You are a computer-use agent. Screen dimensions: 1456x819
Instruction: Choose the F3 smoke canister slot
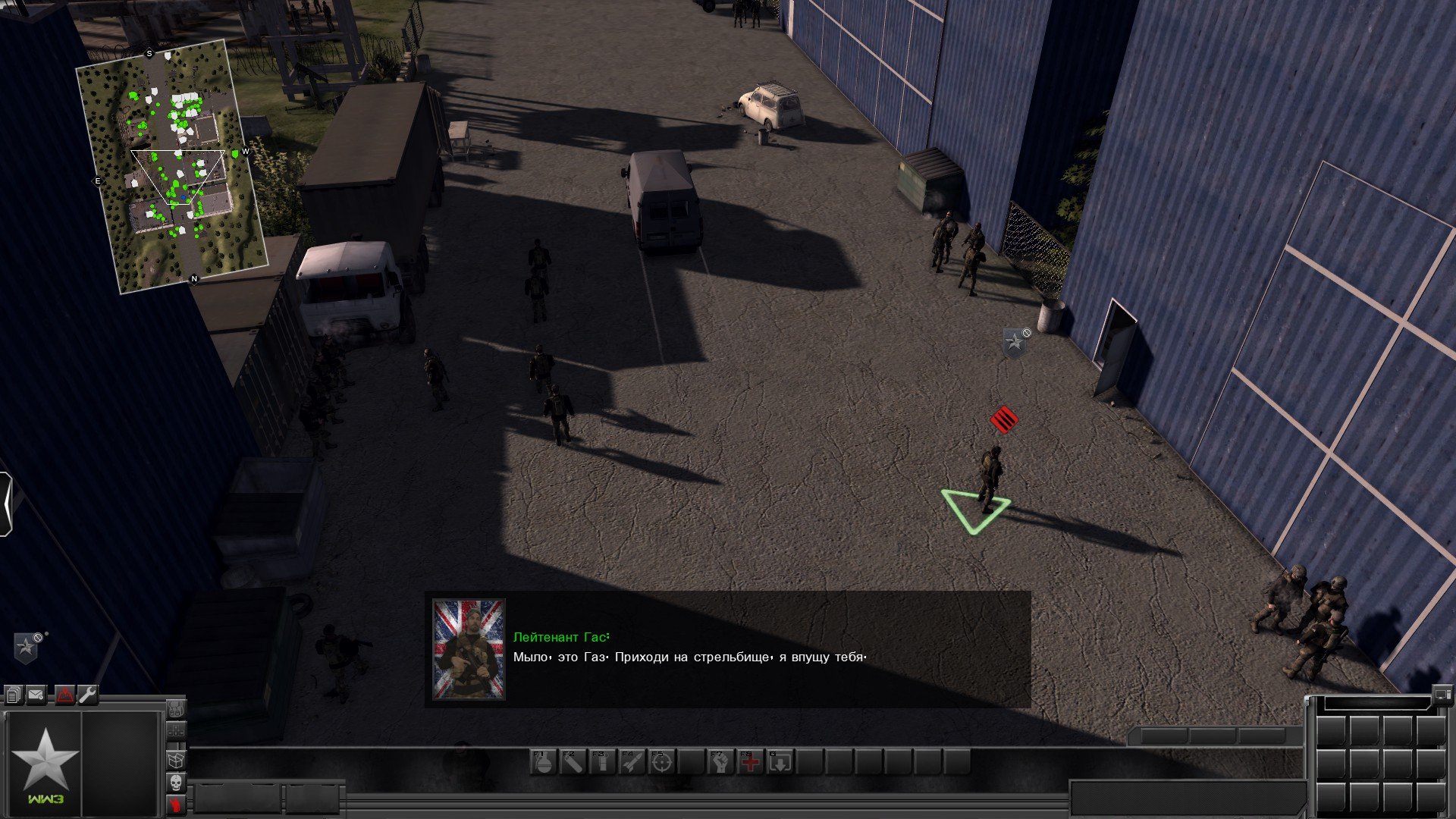[x=602, y=761]
